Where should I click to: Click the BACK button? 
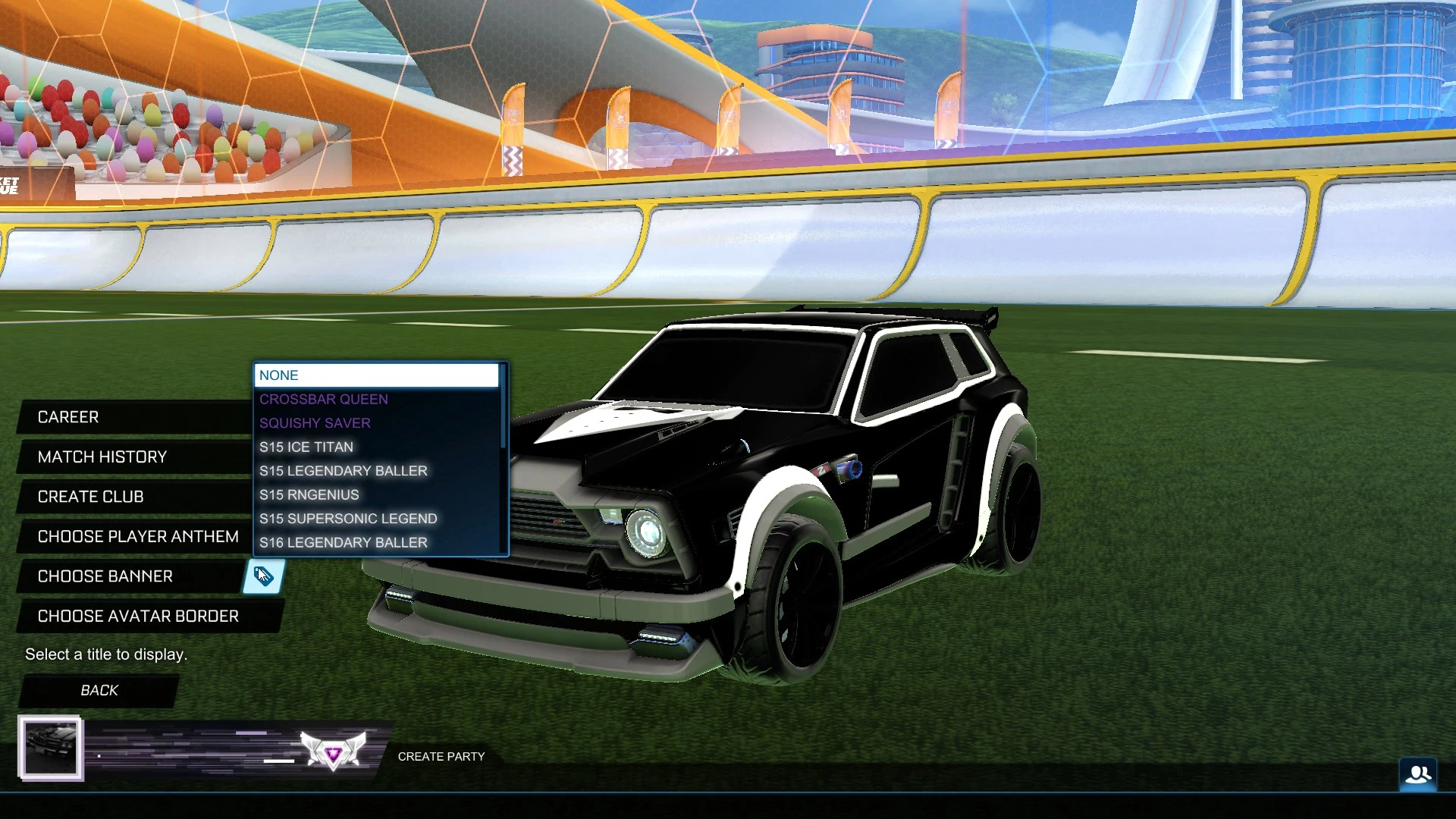click(99, 690)
